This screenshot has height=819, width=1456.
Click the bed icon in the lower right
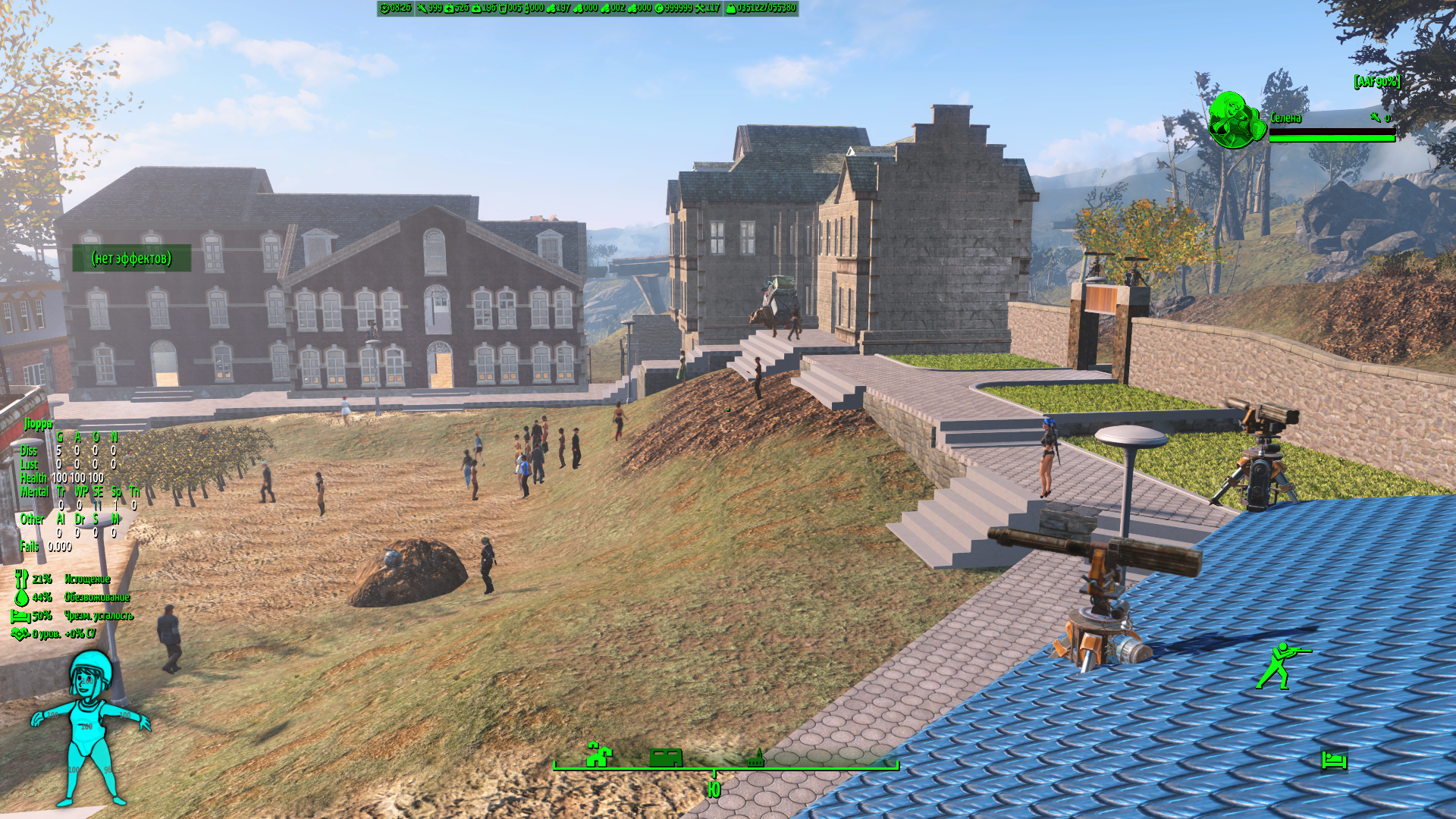coord(1334,759)
